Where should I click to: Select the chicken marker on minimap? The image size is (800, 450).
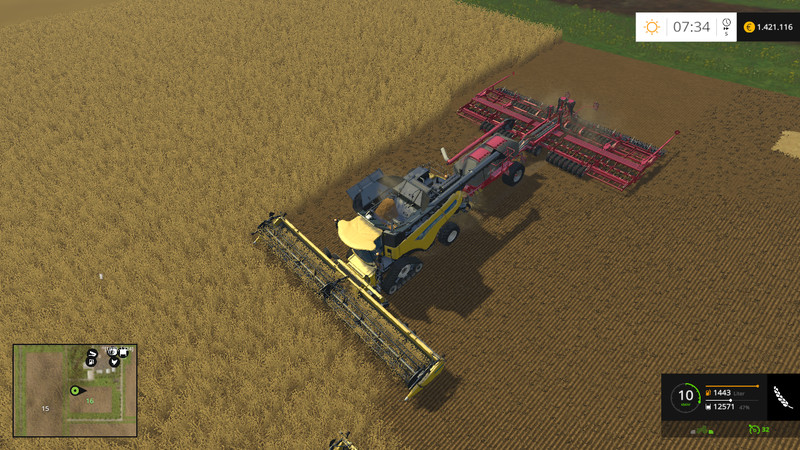pyautogui.click(x=113, y=361)
